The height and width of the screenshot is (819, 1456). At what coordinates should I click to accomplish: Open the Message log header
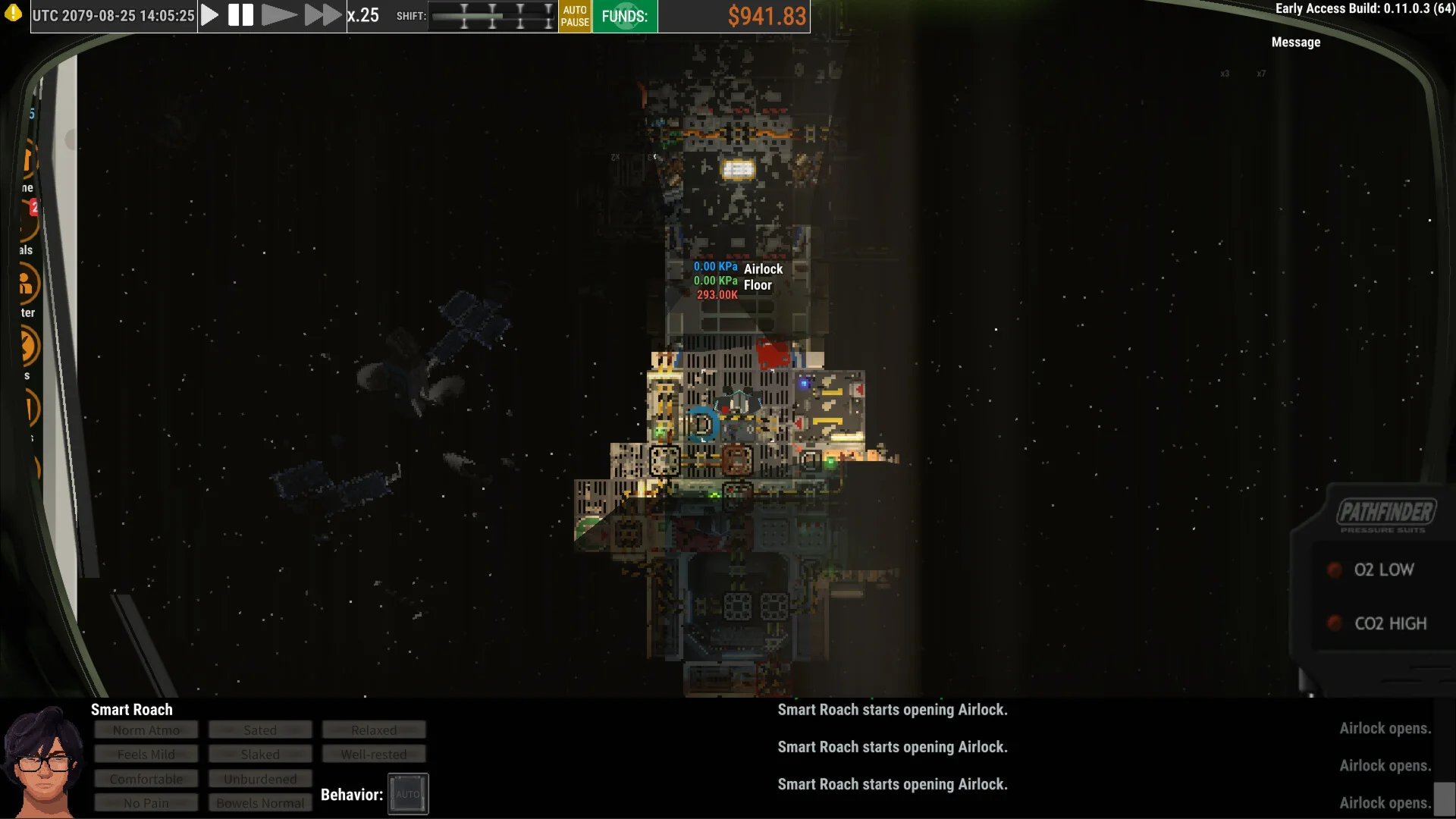[1295, 42]
